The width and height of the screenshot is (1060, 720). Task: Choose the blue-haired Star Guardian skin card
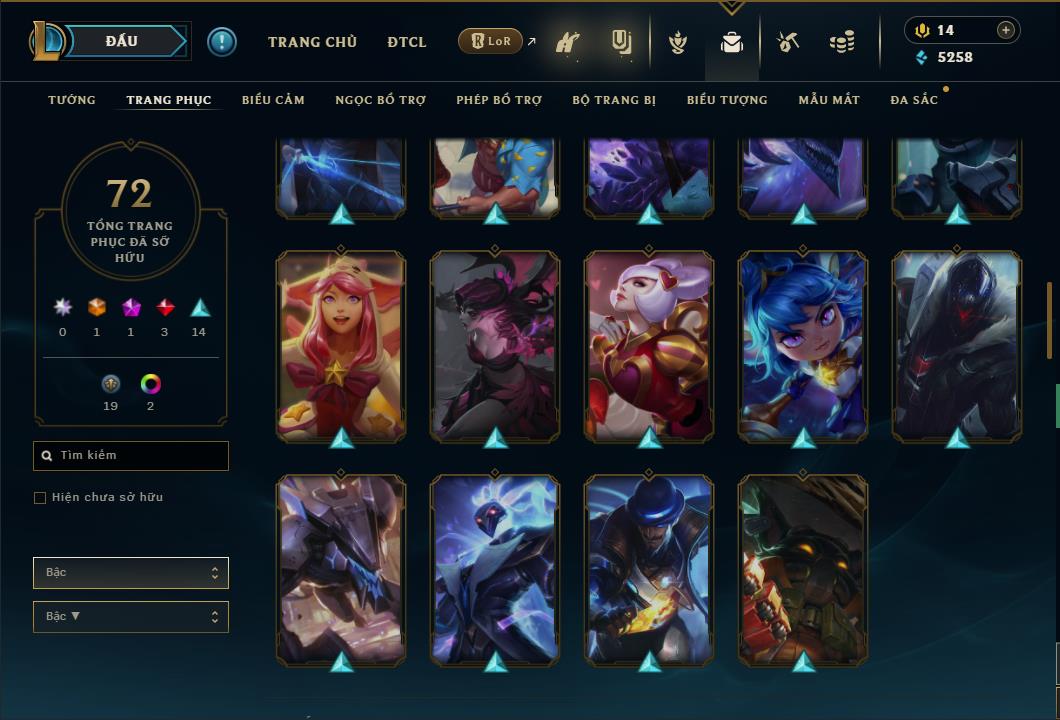[x=803, y=345]
